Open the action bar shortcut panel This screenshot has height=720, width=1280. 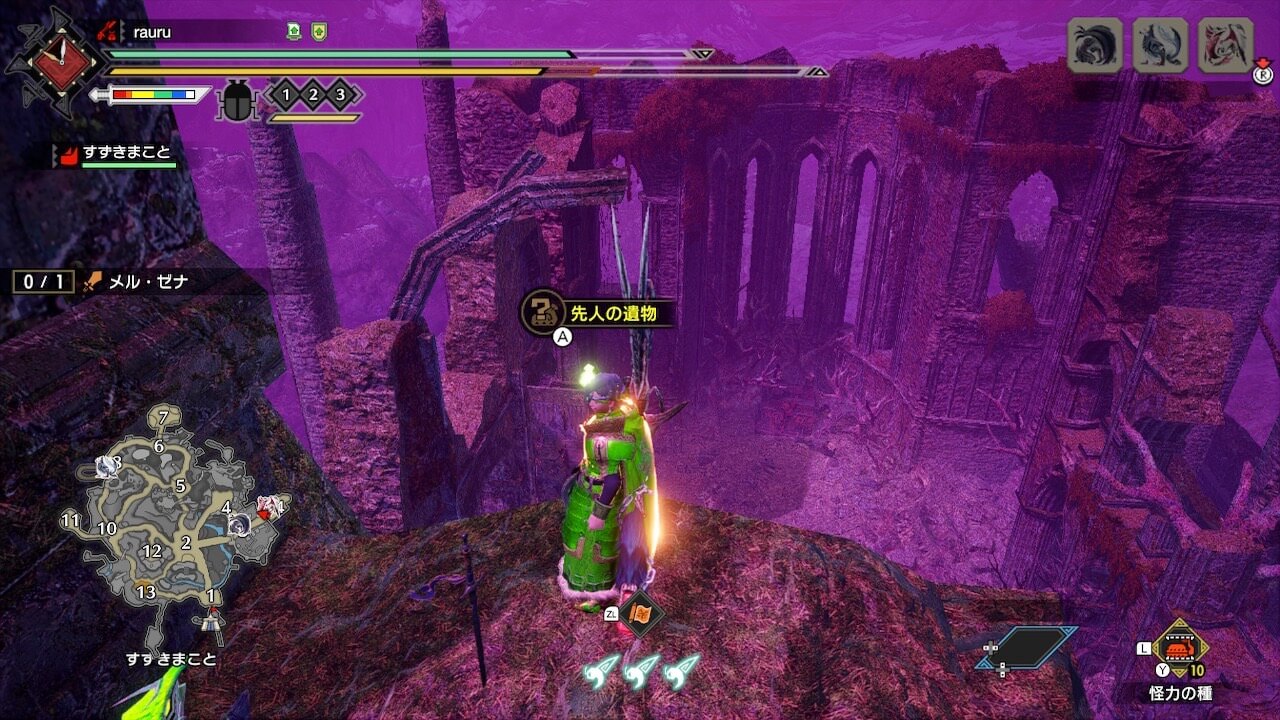point(1026,650)
